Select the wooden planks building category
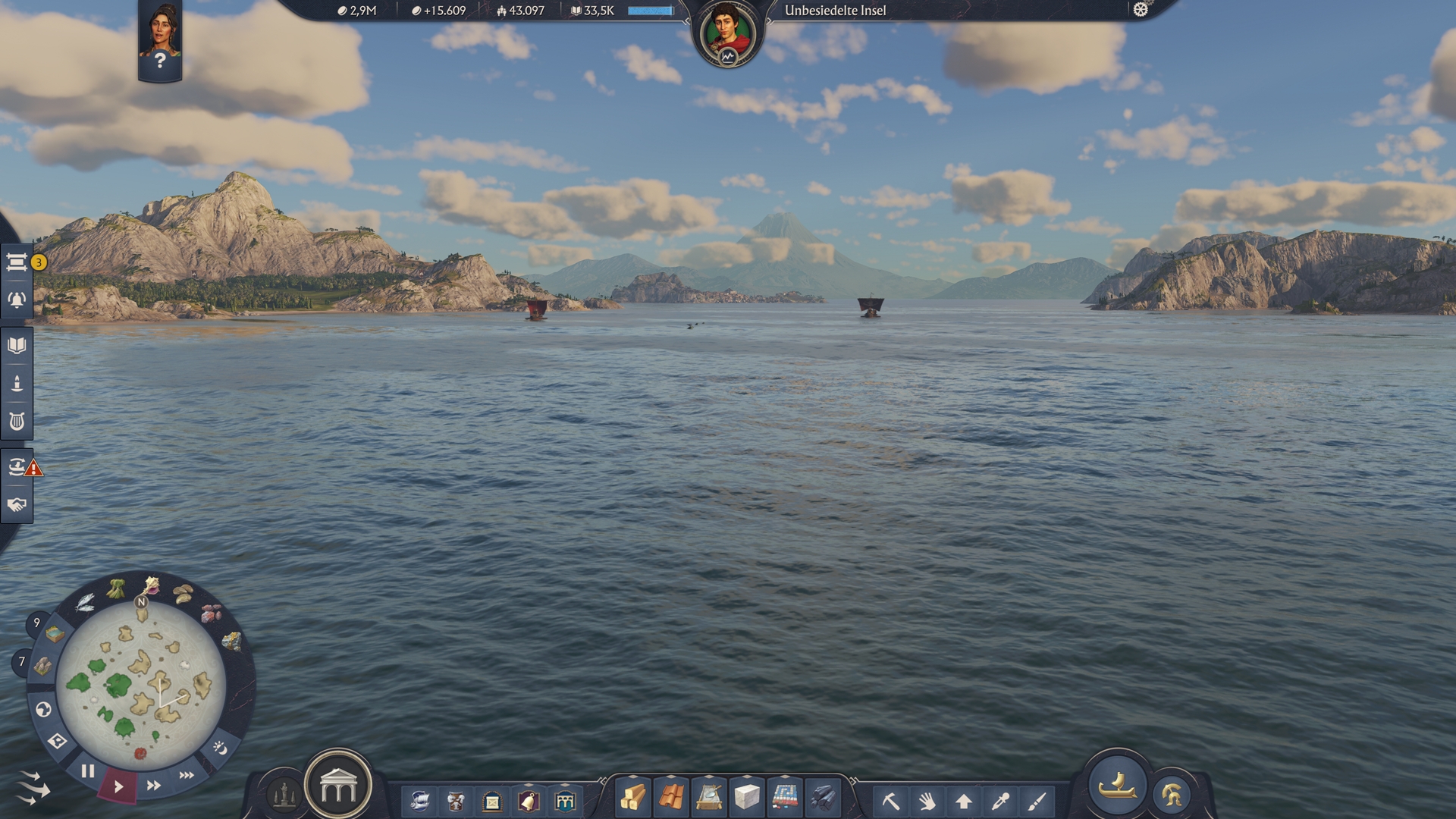The height and width of the screenshot is (819, 1456). (x=633, y=799)
